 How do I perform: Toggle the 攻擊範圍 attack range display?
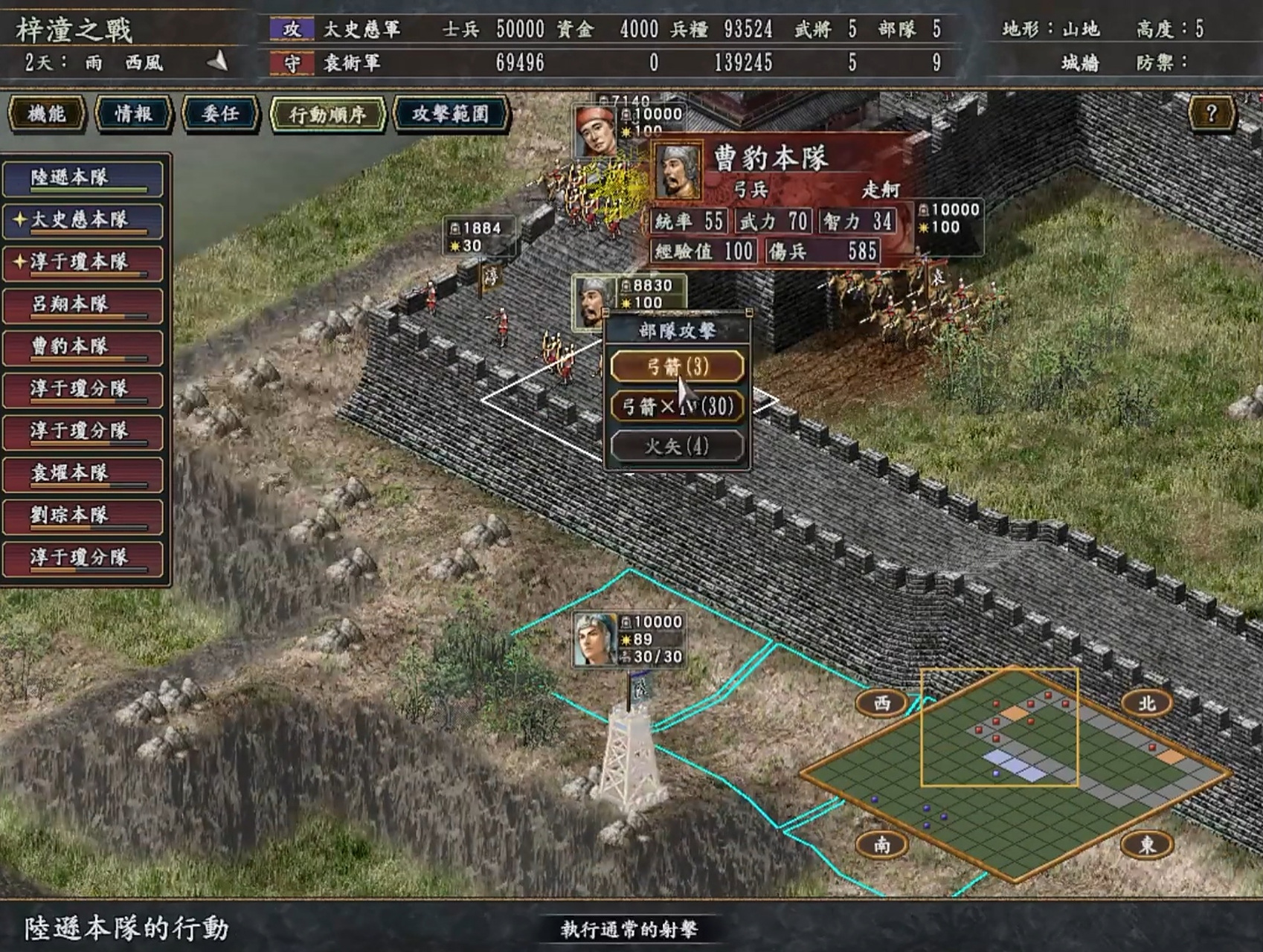tap(451, 114)
